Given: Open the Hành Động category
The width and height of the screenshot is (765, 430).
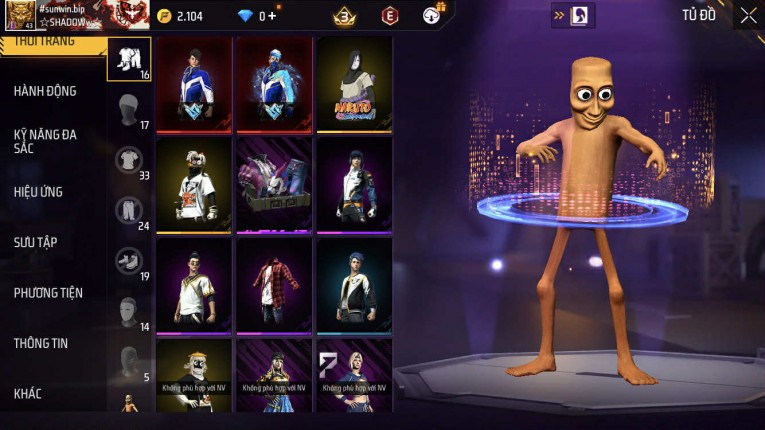Looking at the screenshot, I should tap(45, 91).
